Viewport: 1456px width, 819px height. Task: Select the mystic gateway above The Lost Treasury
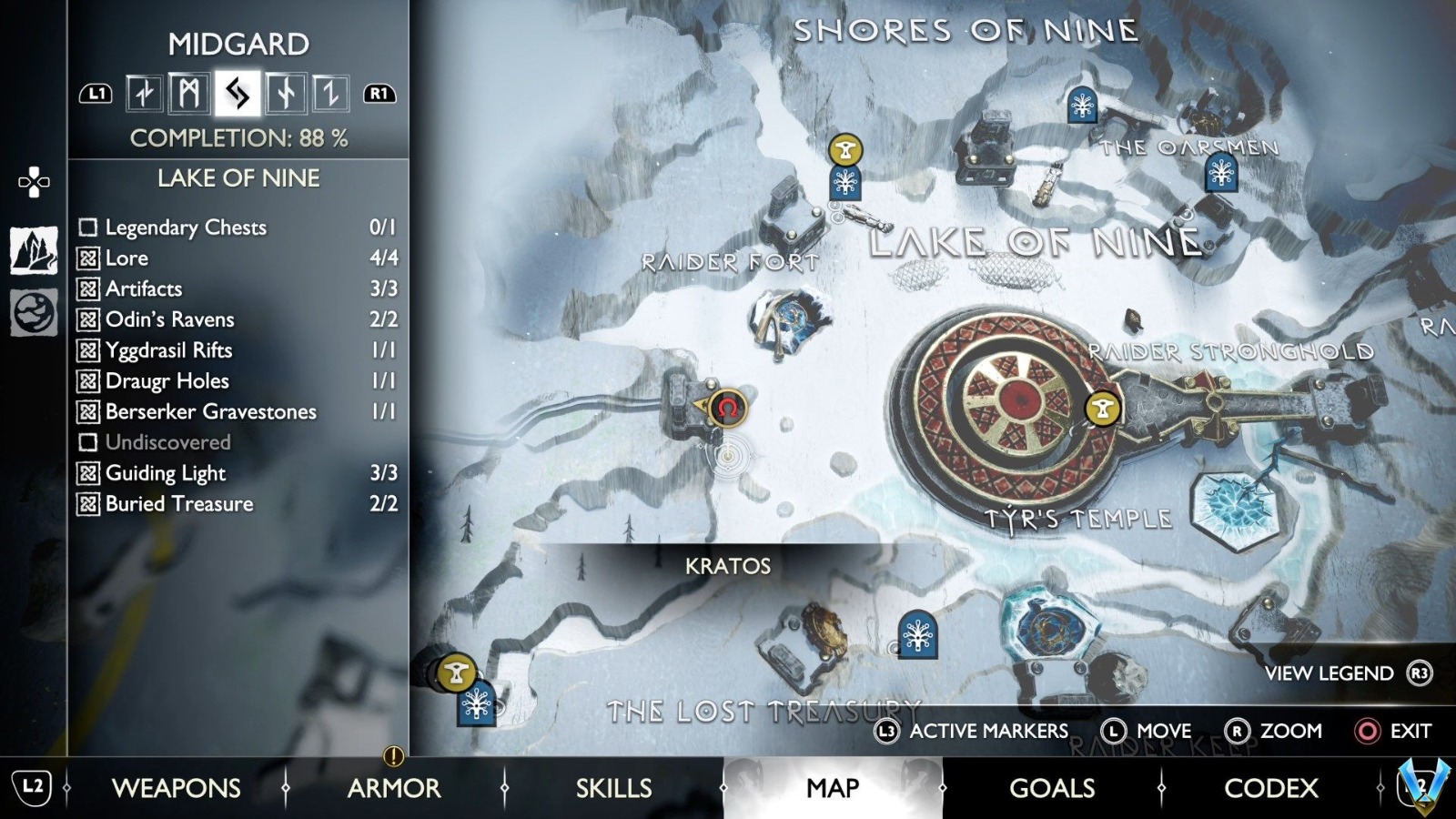point(917,634)
